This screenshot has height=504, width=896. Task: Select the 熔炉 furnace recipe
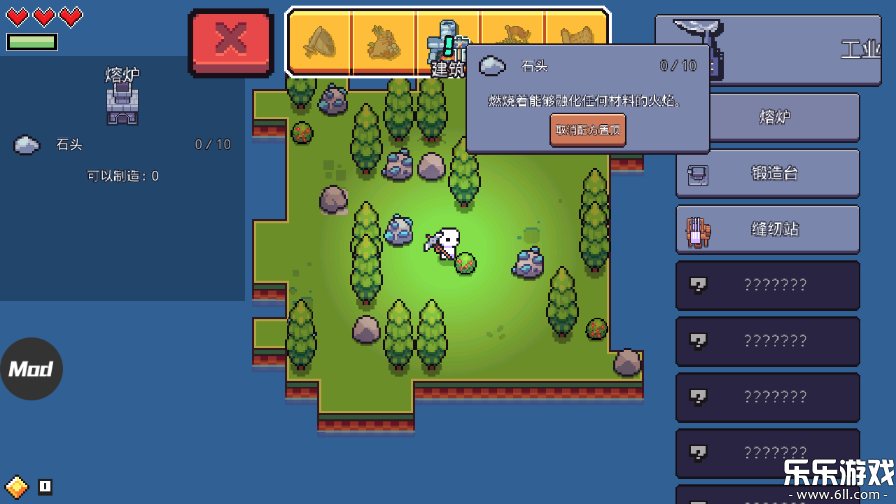(767, 118)
